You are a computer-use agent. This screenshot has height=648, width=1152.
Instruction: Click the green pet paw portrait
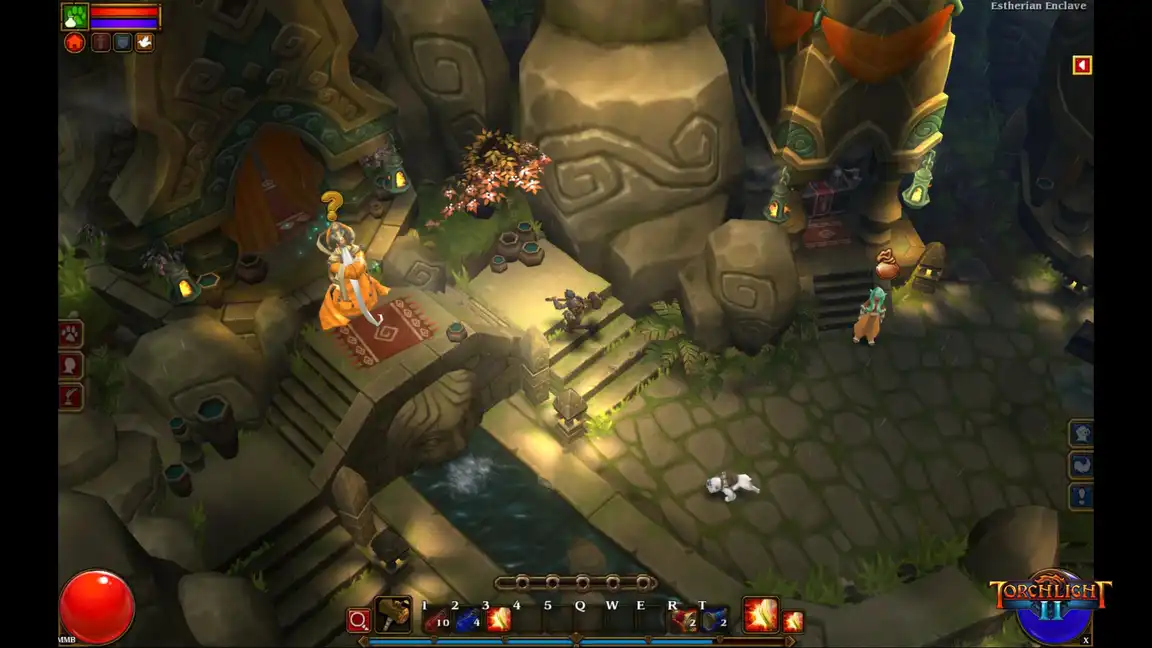pyautogui.click(x=75, y=17)
